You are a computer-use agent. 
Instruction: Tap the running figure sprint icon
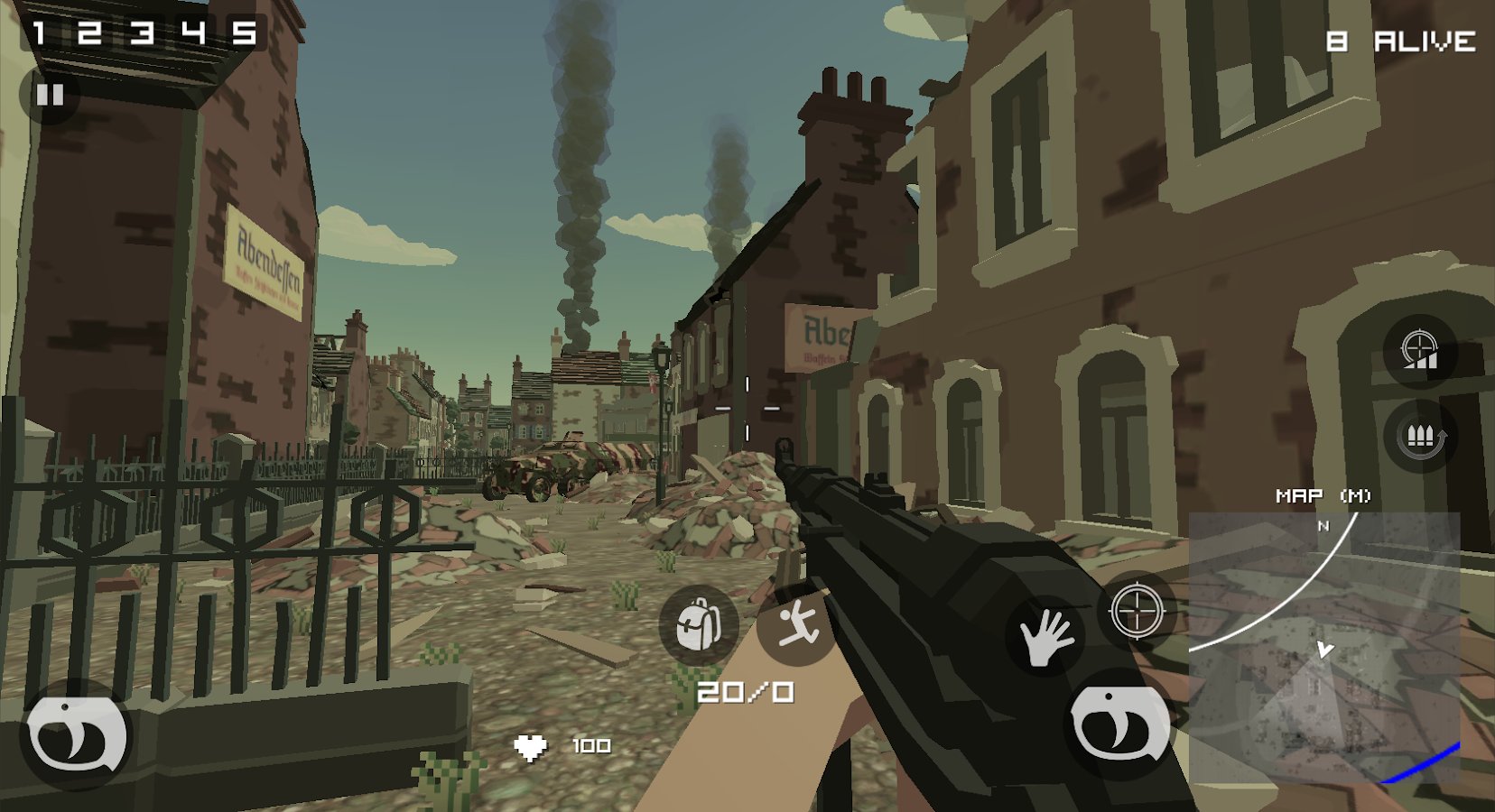coord(796,623)
